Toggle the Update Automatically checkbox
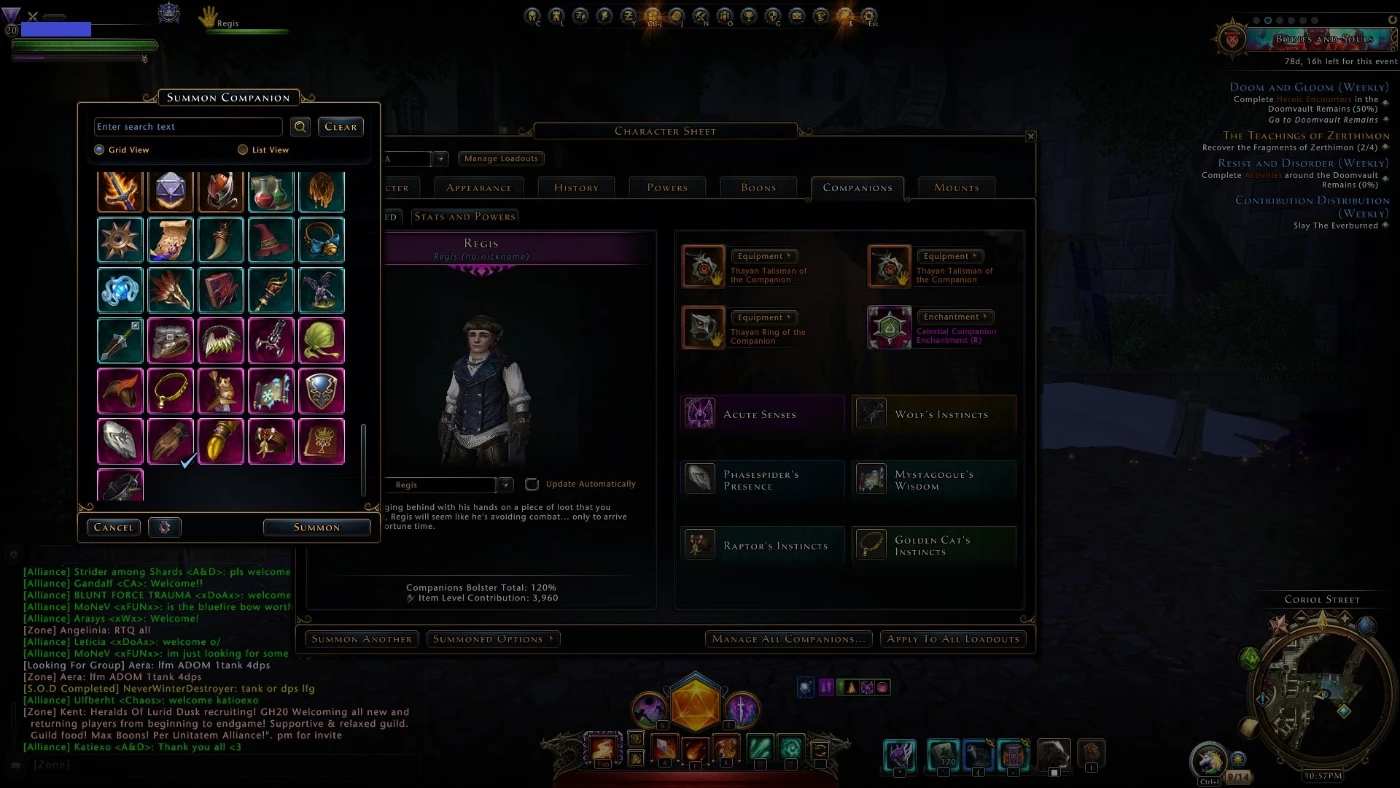Screen dimensions: 1400x788 pyautogui.click(x=532, y=484)
